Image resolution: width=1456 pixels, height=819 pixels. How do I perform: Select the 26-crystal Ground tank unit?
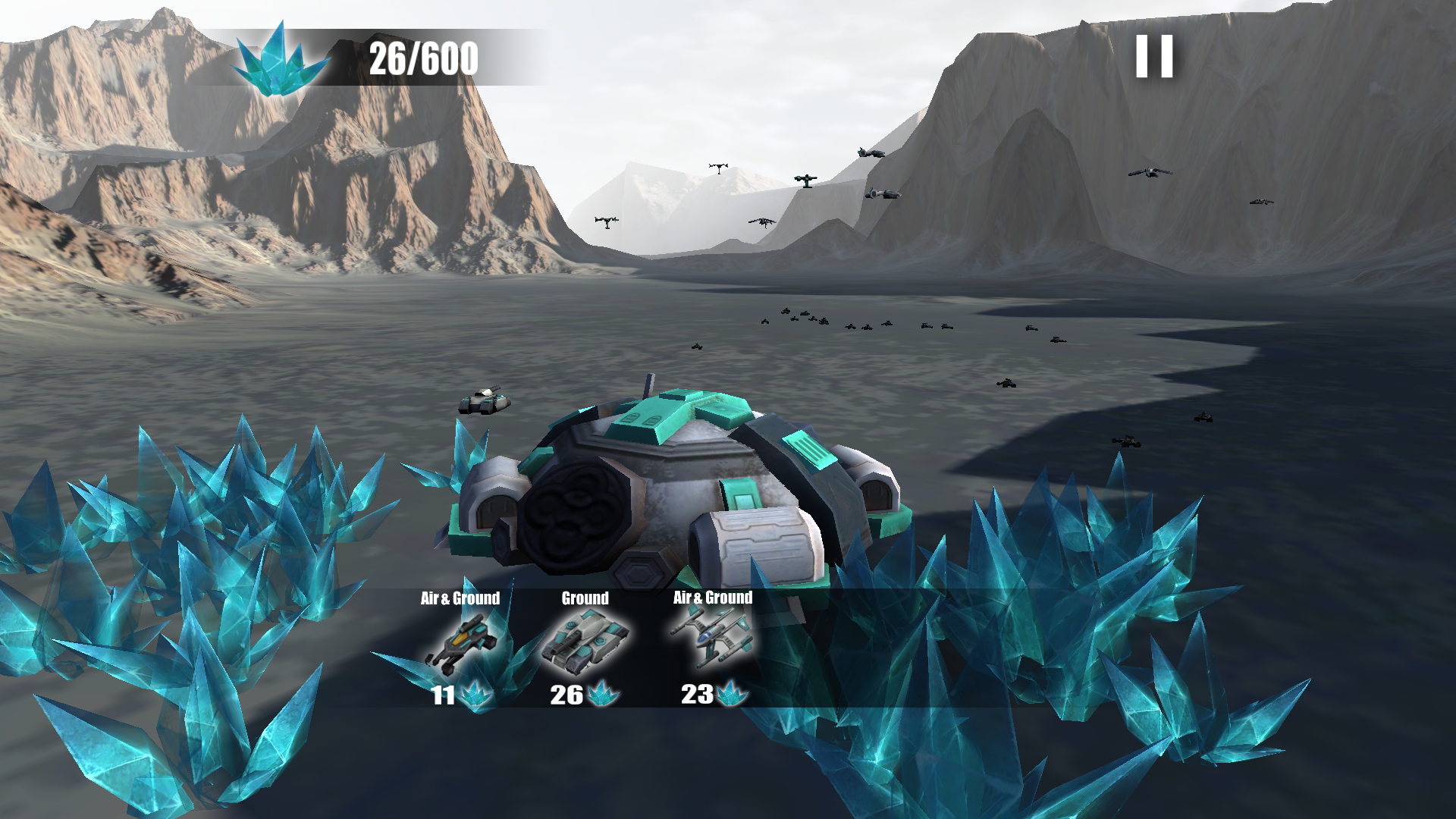[x=585, y=644]
